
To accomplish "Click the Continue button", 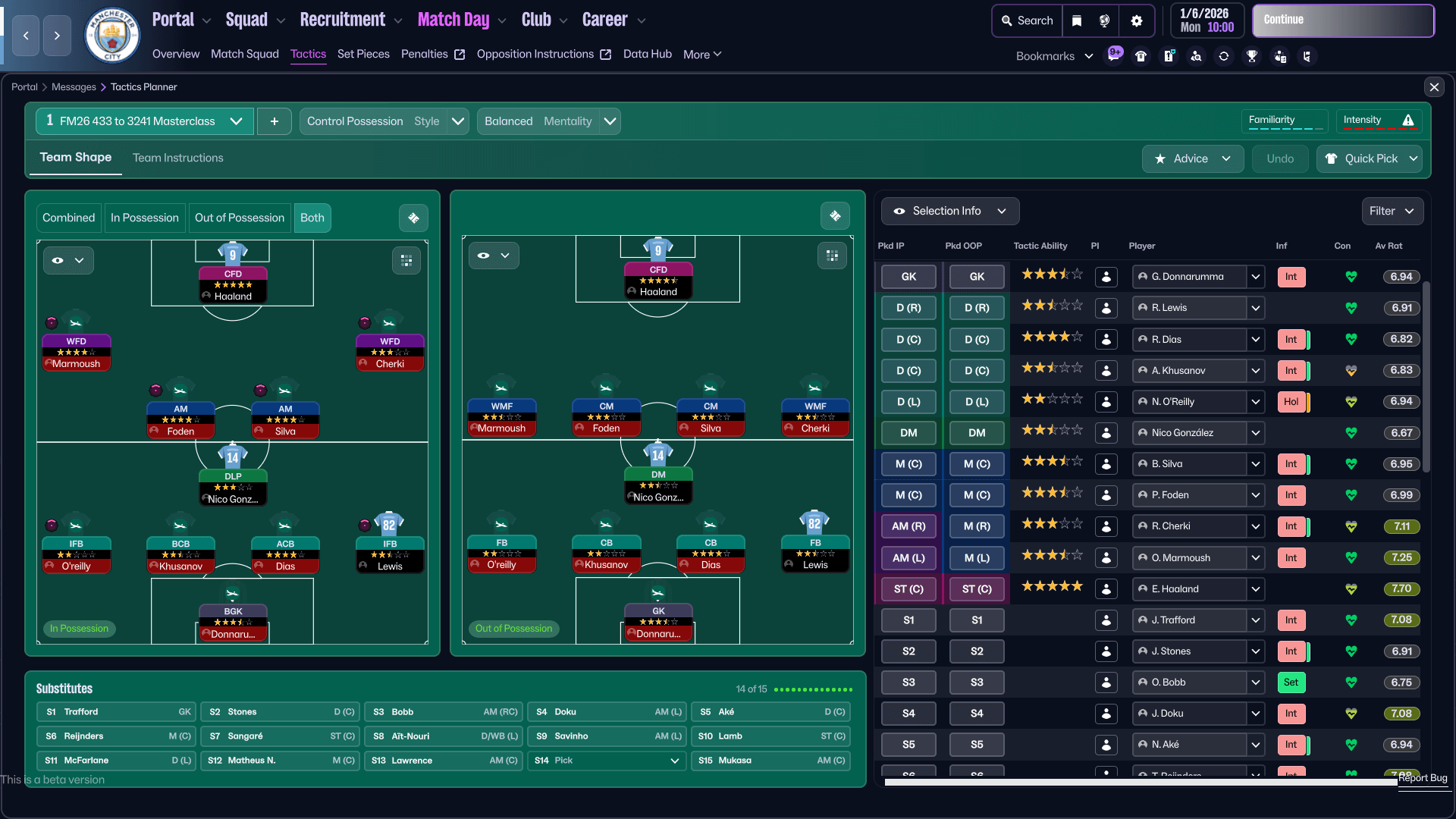I will point(1342,20).
